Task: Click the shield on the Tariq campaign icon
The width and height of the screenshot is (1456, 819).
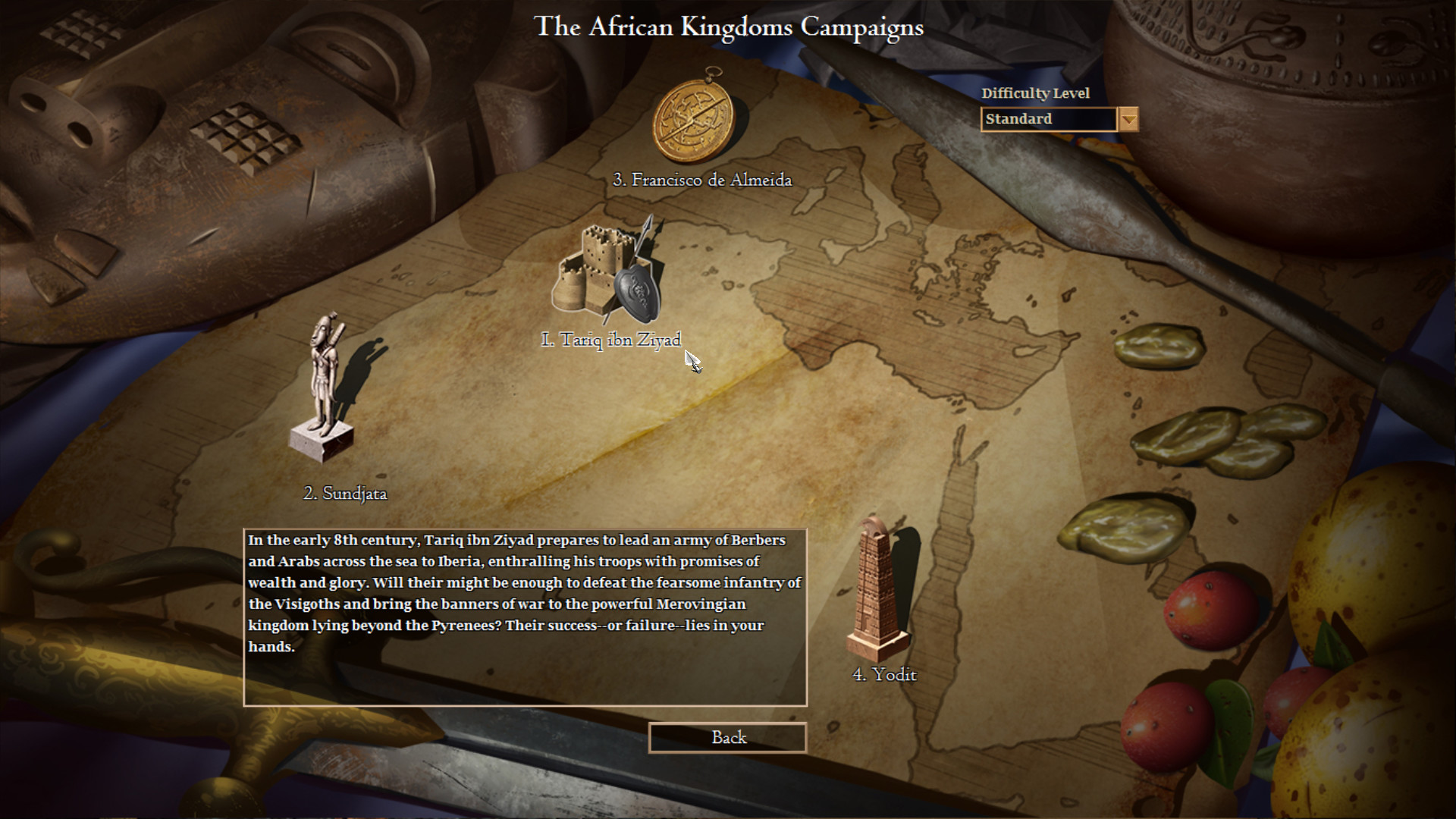Action: click(635, 292)
